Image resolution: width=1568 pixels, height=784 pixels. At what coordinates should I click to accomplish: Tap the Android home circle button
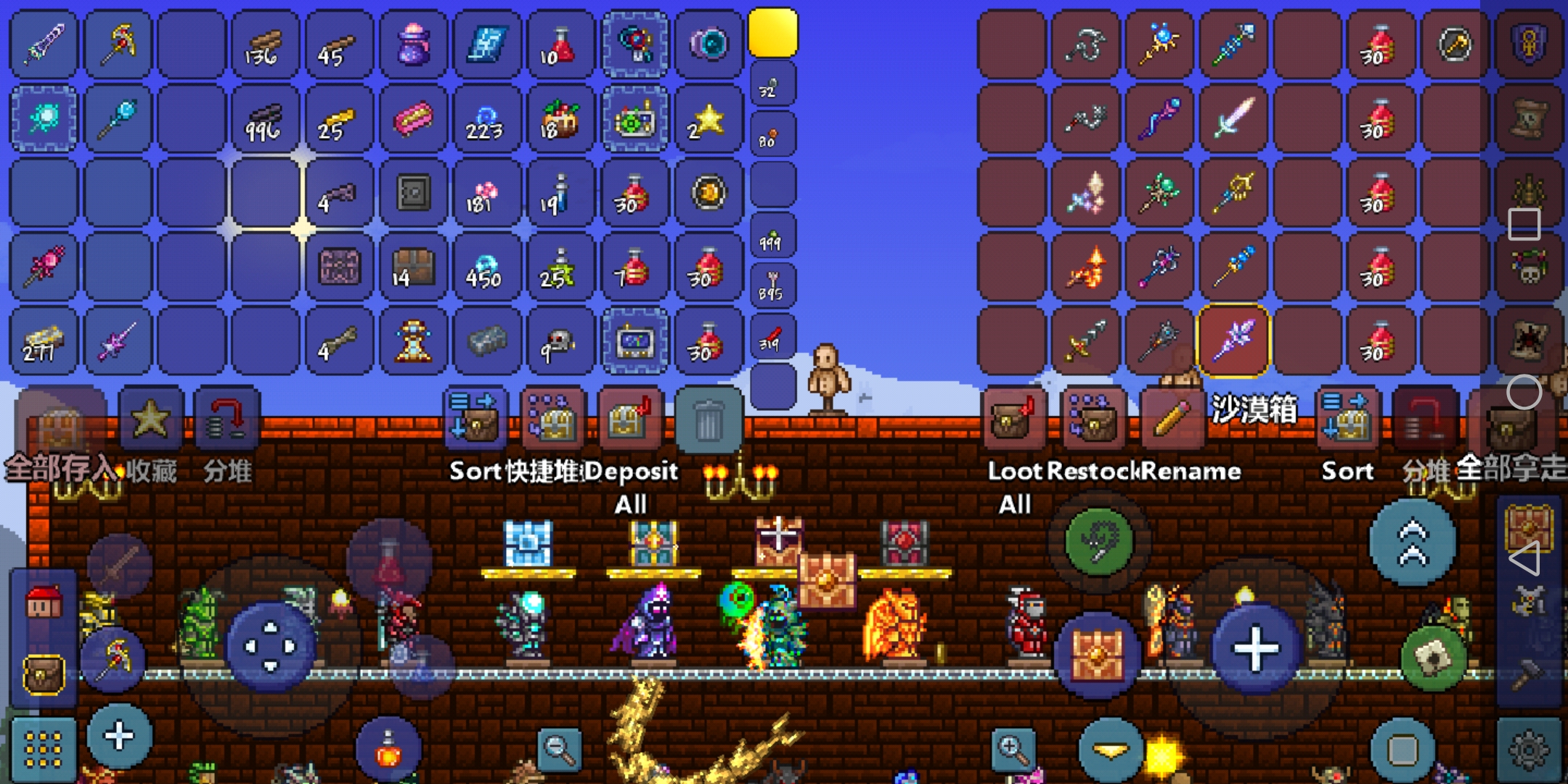pos(1524,393)
